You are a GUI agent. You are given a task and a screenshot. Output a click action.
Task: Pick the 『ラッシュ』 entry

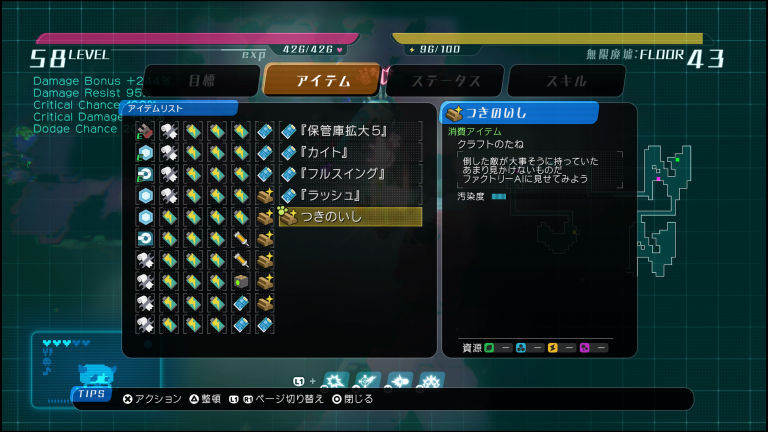(349, 195)
